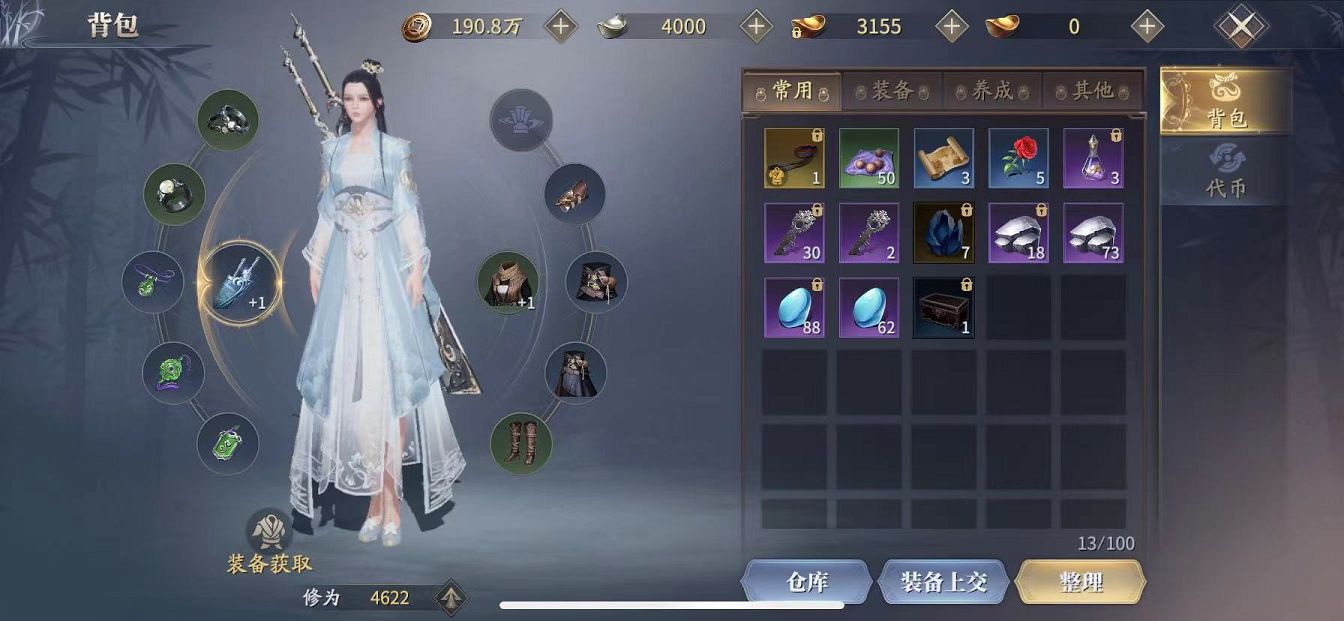Open the 装备获取 equipment source
Image resolution: width=1344 pixels, height=621 pixels.
[x=269, y=541]
